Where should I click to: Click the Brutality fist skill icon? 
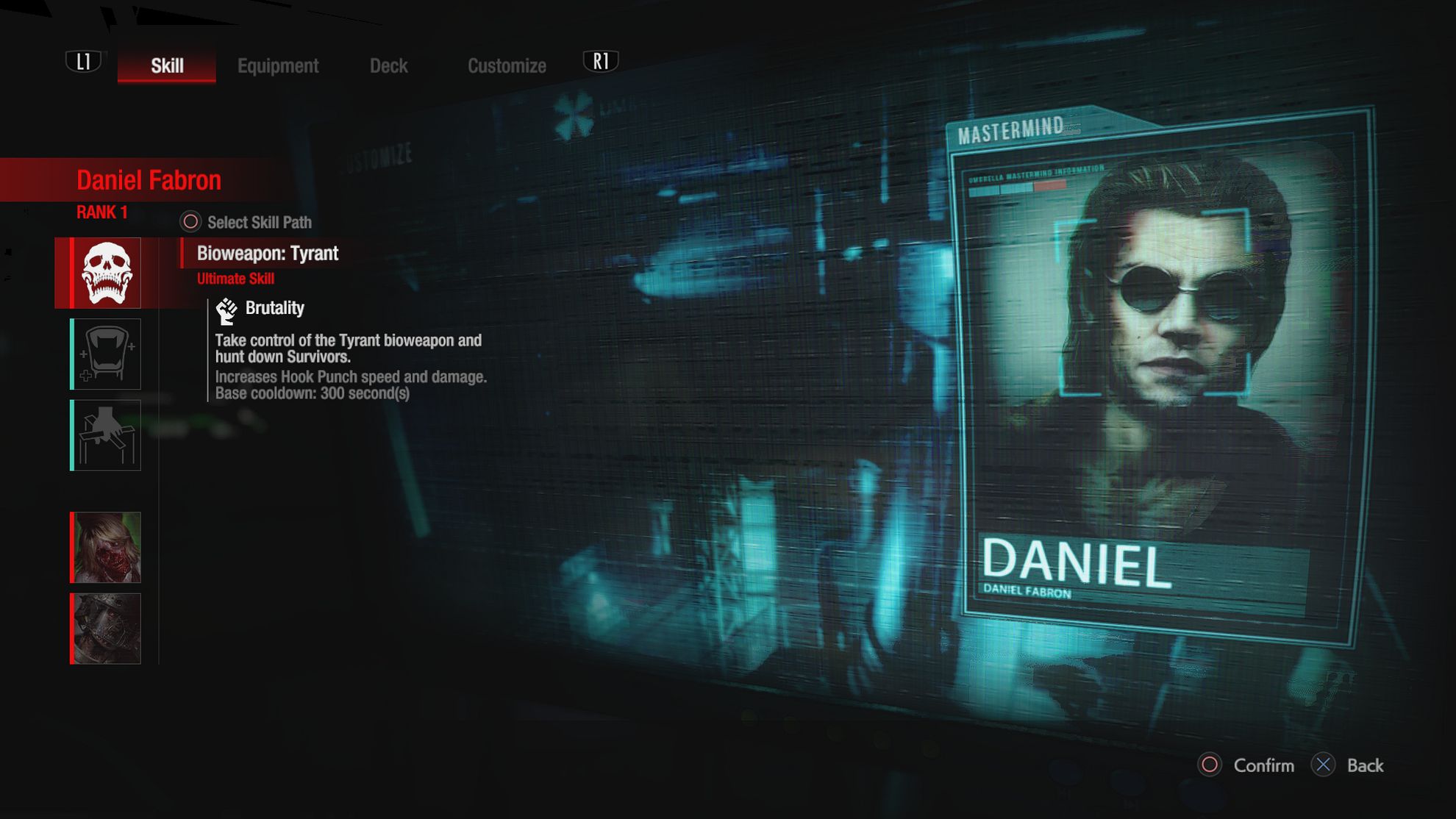[x=226, y=308]
